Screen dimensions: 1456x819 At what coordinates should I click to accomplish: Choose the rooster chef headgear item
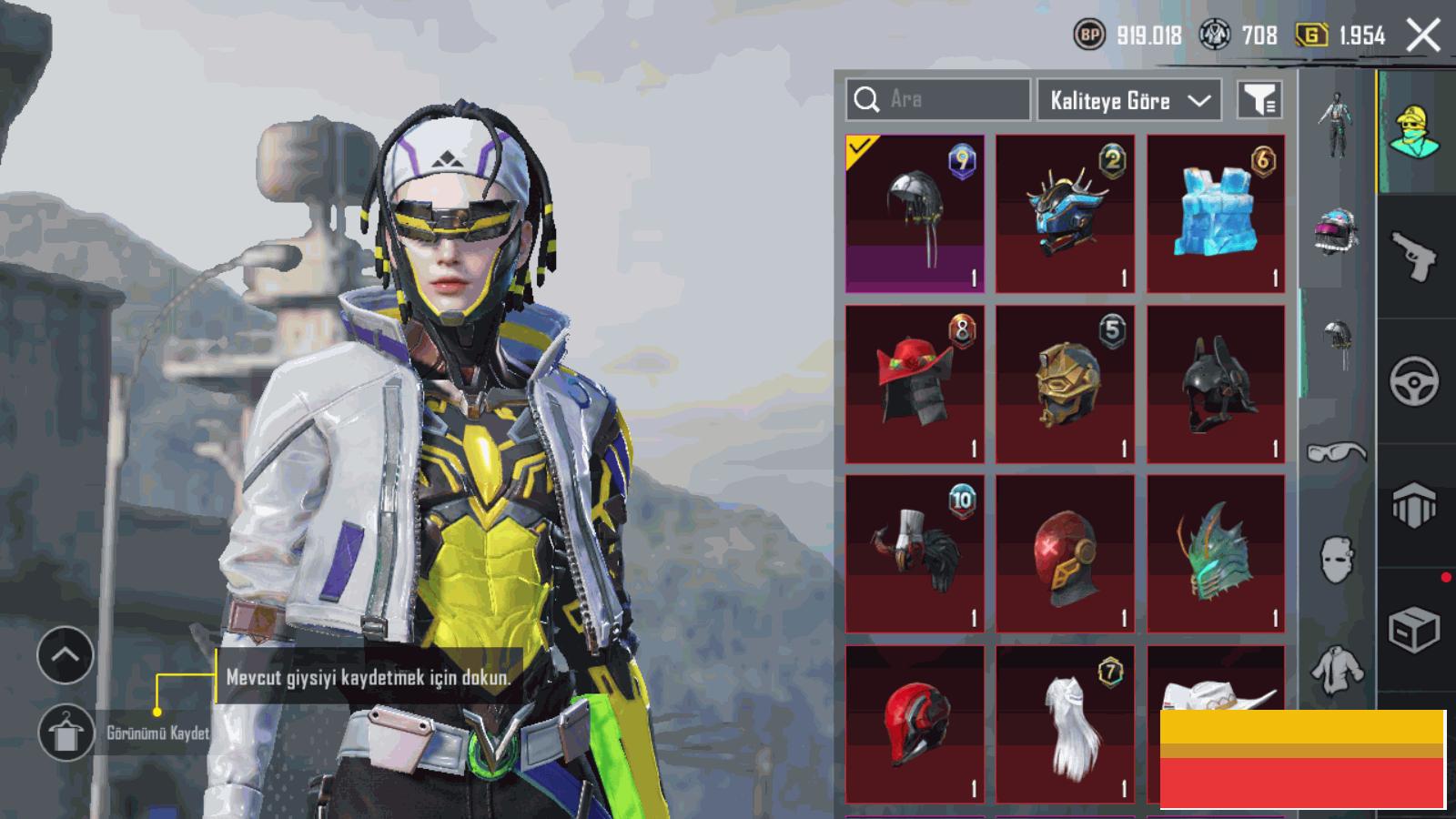pyautogui.click(x=915, y=552)
